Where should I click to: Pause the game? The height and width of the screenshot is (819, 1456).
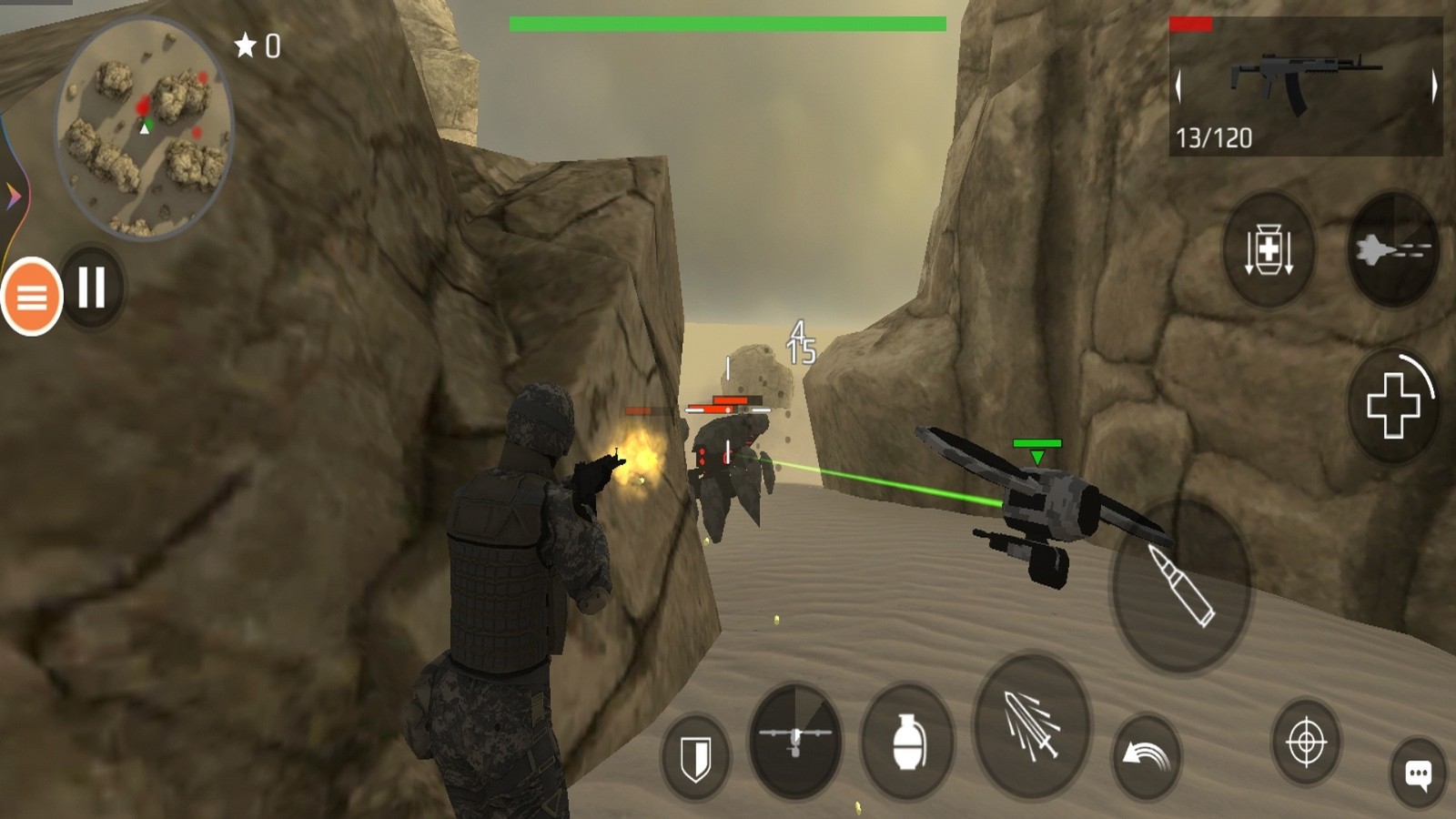click(x=92, y=288)
